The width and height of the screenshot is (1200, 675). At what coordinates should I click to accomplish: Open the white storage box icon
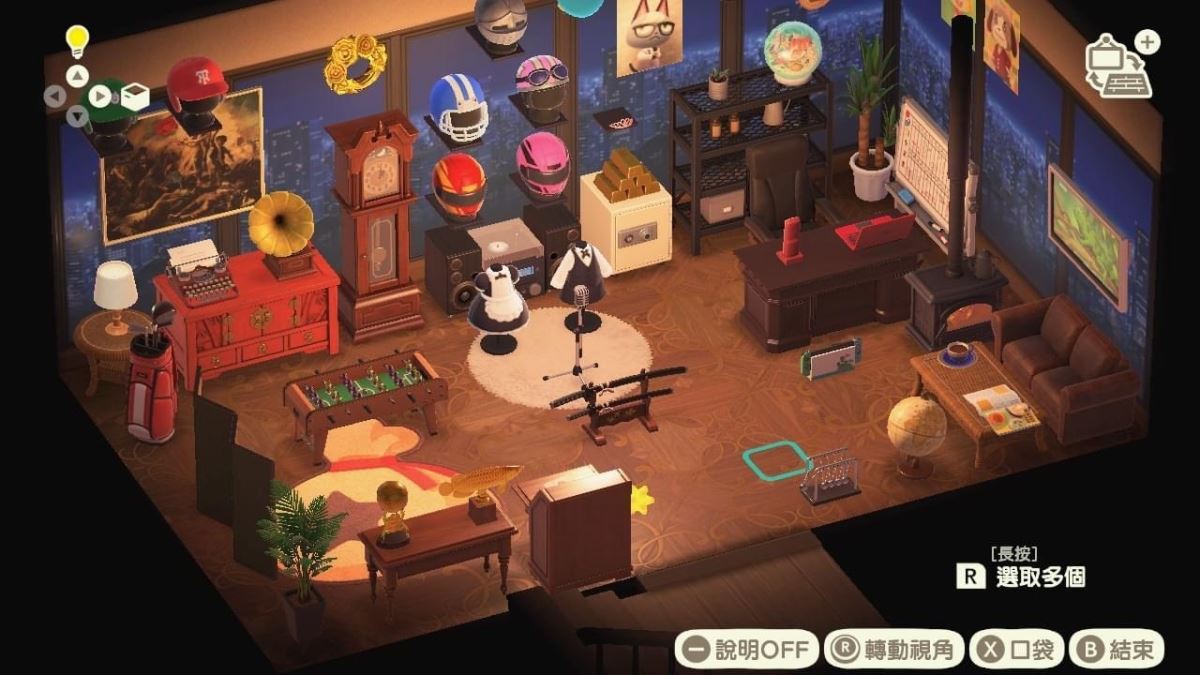click(135, 96)
